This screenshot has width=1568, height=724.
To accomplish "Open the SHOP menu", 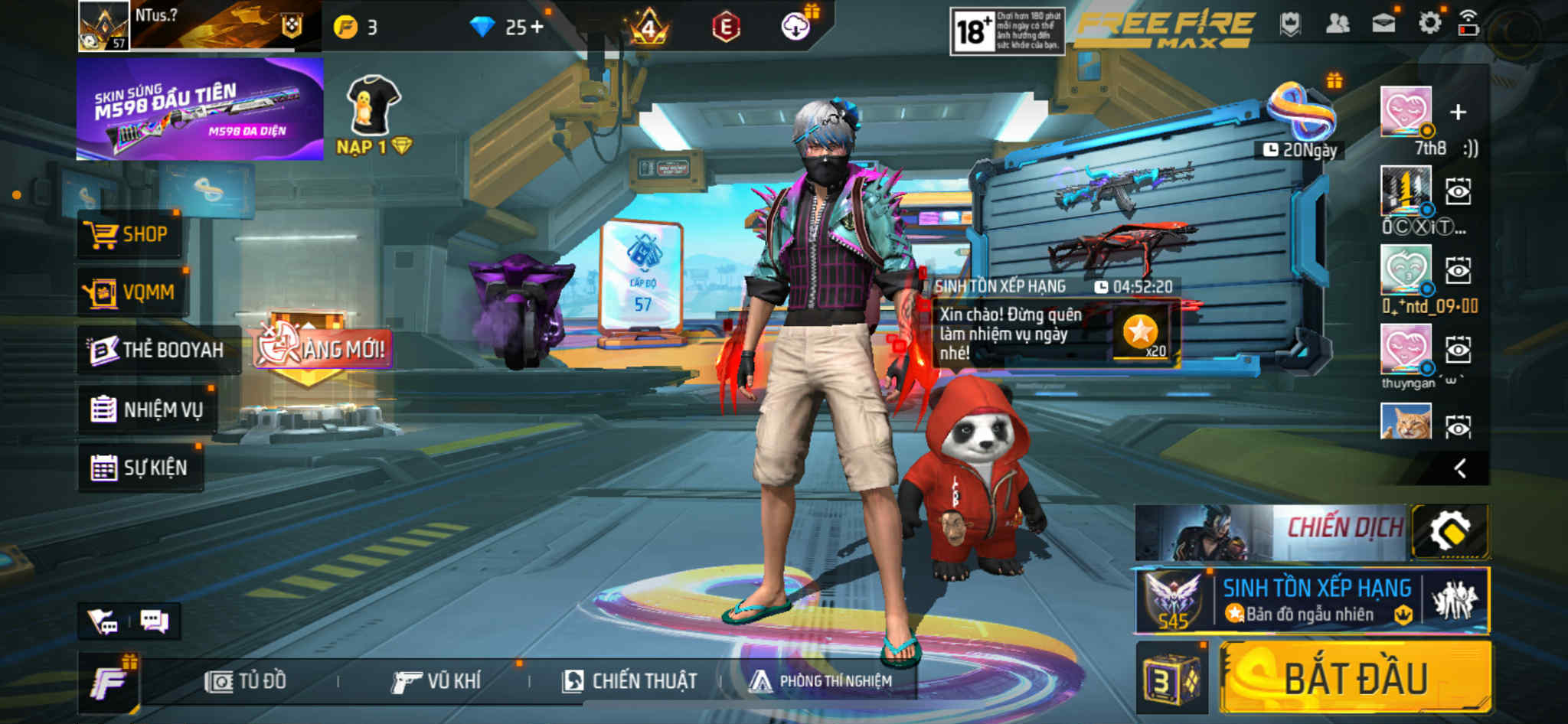I will (129, 234).
